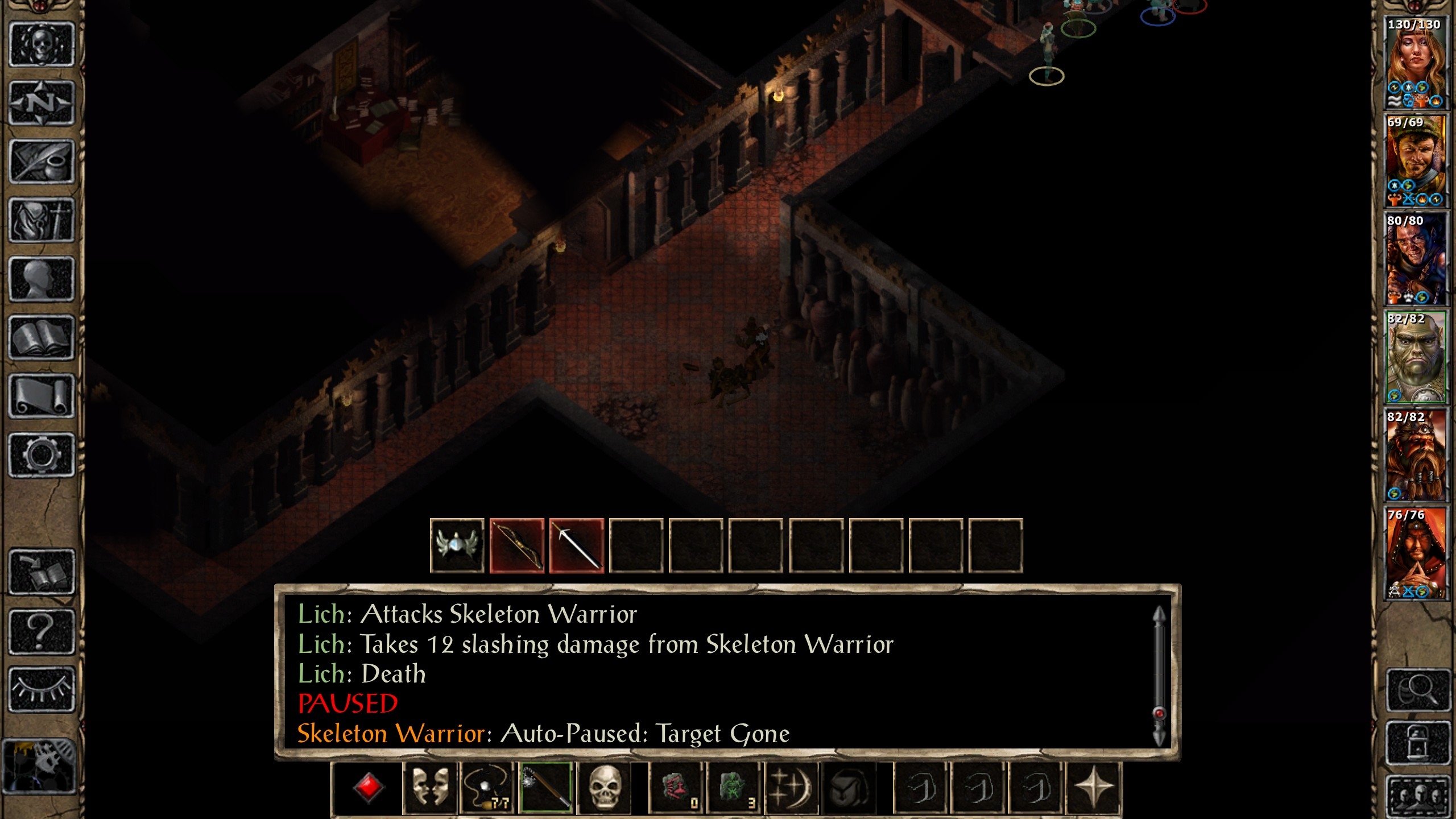Viewport: 1456px width, 819px height.
Task: Select the 130/130 female character portrait
Action: click(1416, 63)
